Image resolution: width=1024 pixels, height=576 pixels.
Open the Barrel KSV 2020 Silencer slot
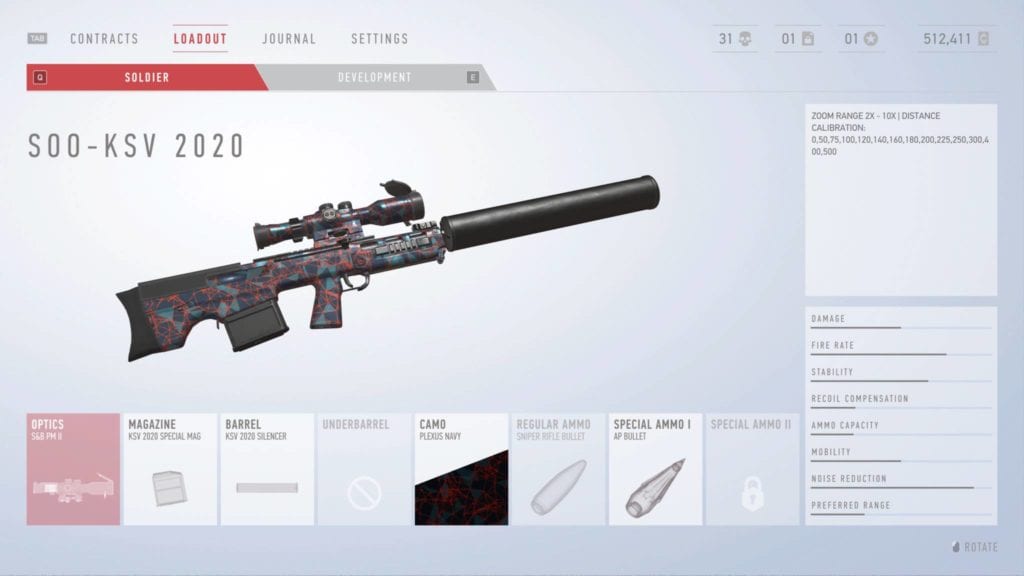(267, 469)
